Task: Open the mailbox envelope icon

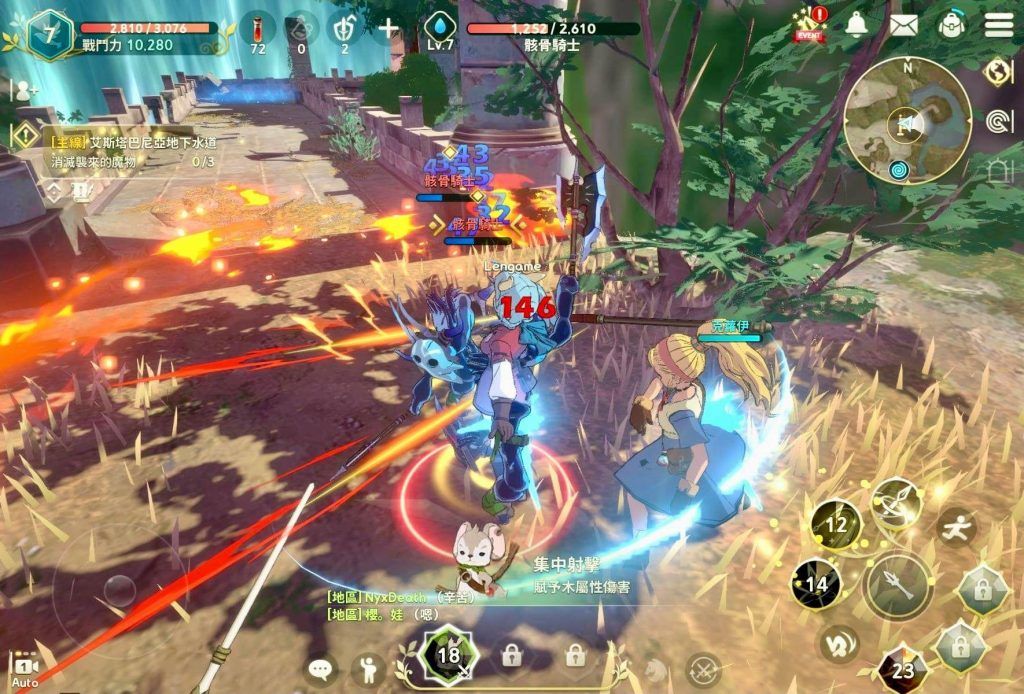Action: pyautogui.click(x=903, y=25)
